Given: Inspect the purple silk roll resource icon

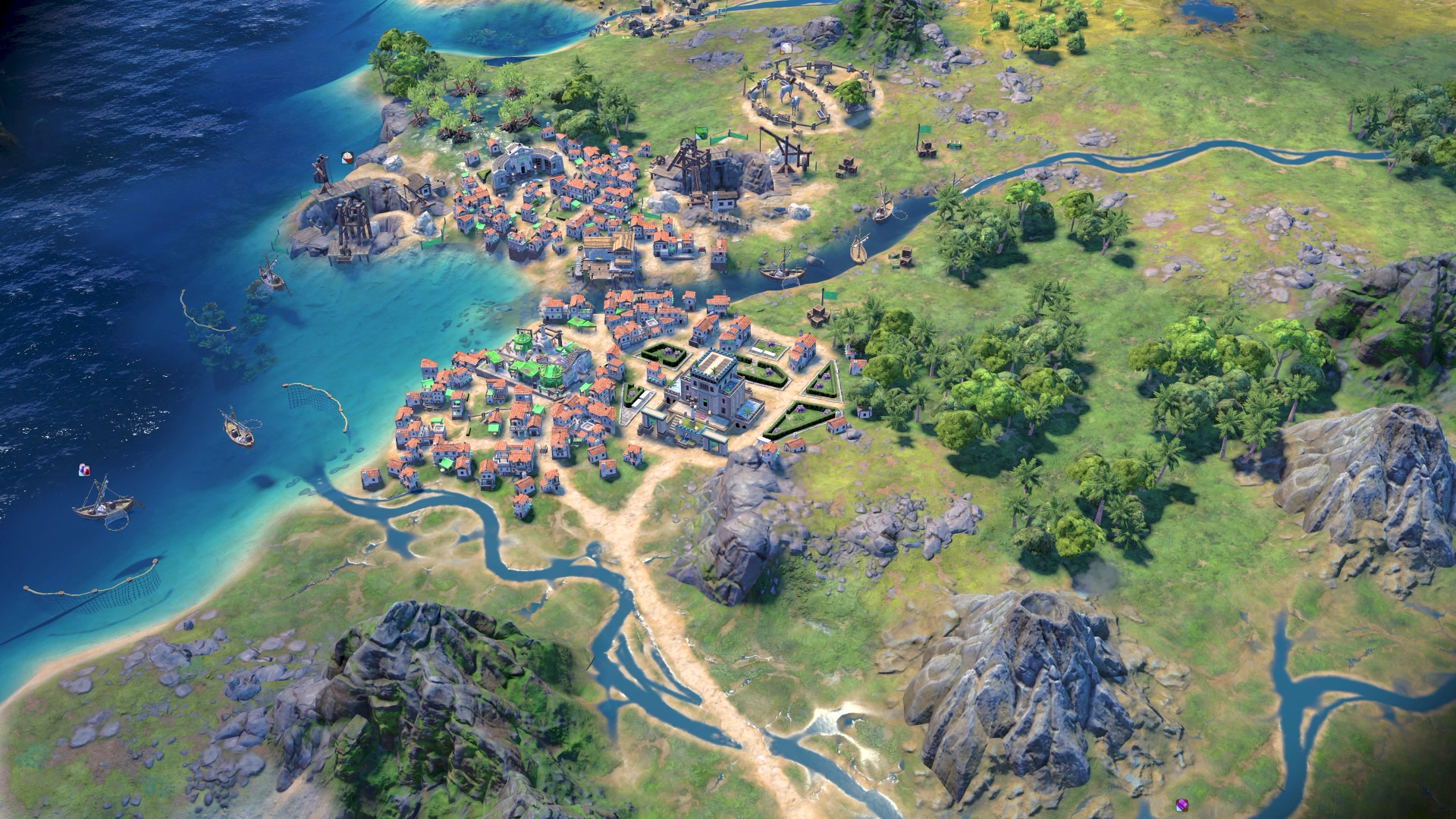Looking at the screenshot, I should coord(1181,804).
